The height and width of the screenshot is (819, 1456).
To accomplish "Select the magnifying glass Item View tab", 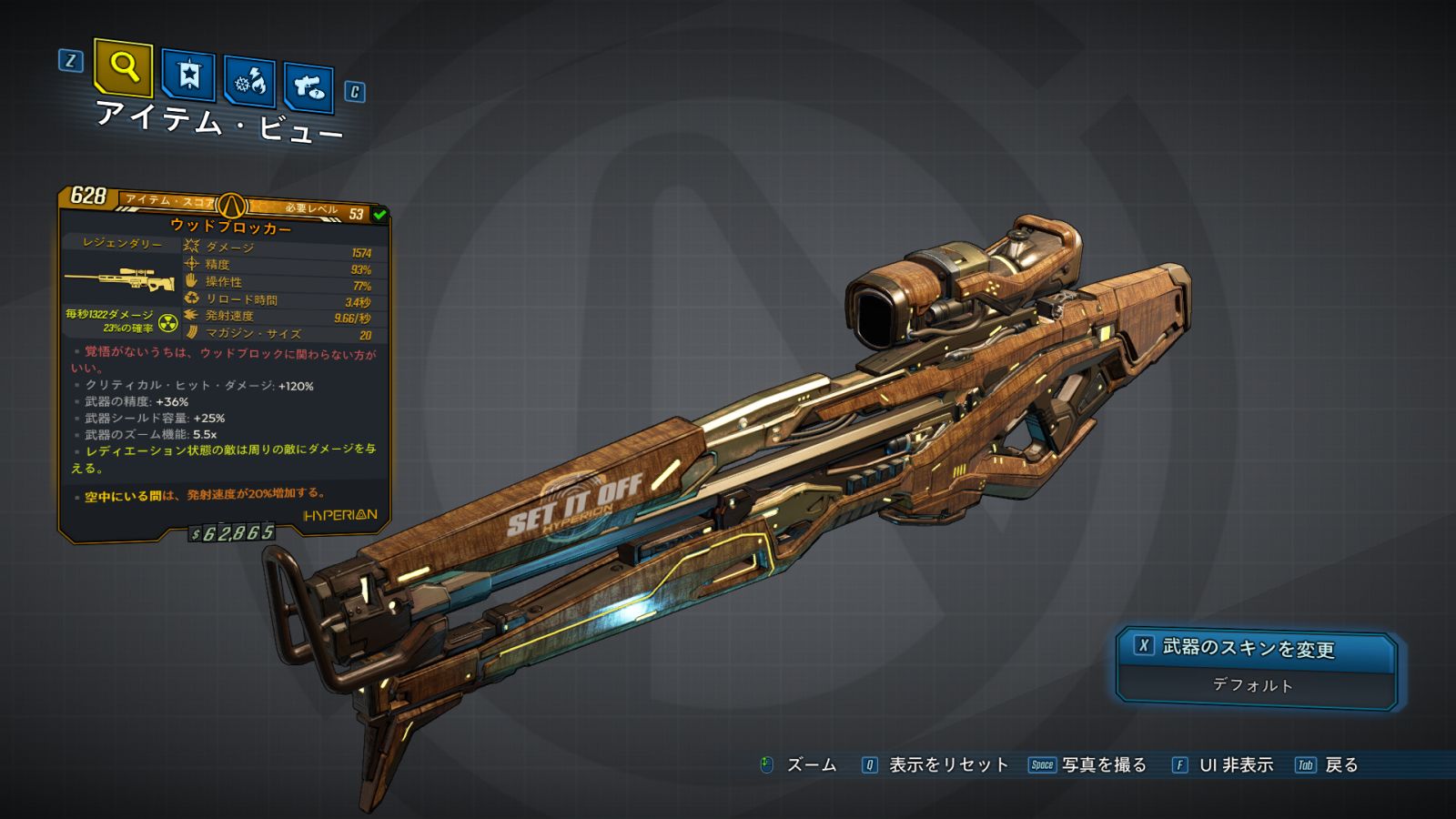I will [123, 67].
